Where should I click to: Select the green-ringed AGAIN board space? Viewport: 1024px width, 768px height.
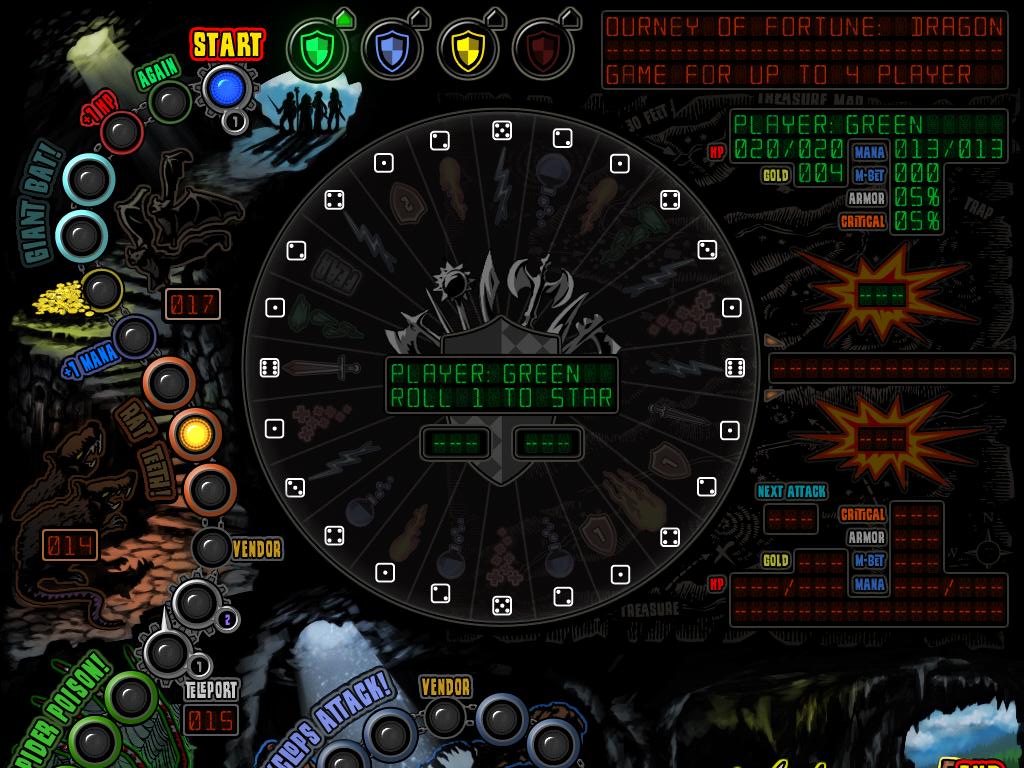point(169,101)
